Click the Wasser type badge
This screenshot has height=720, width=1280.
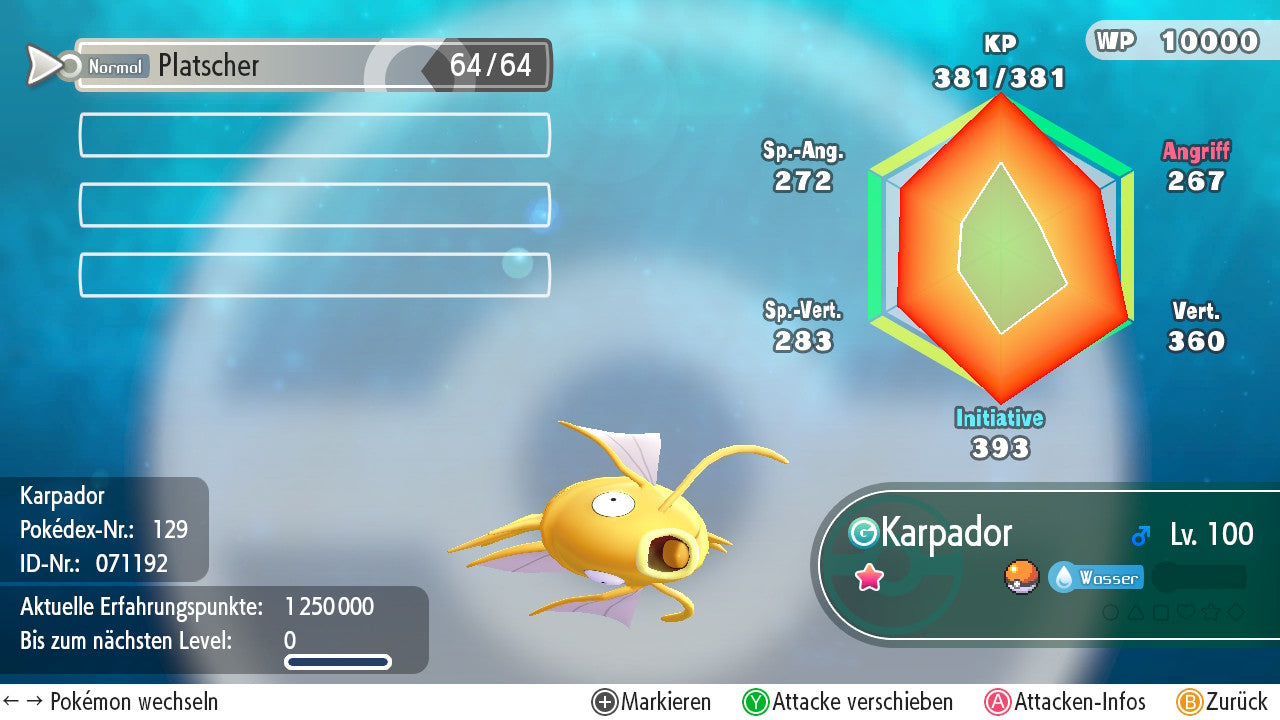(x=1096, y=578)
